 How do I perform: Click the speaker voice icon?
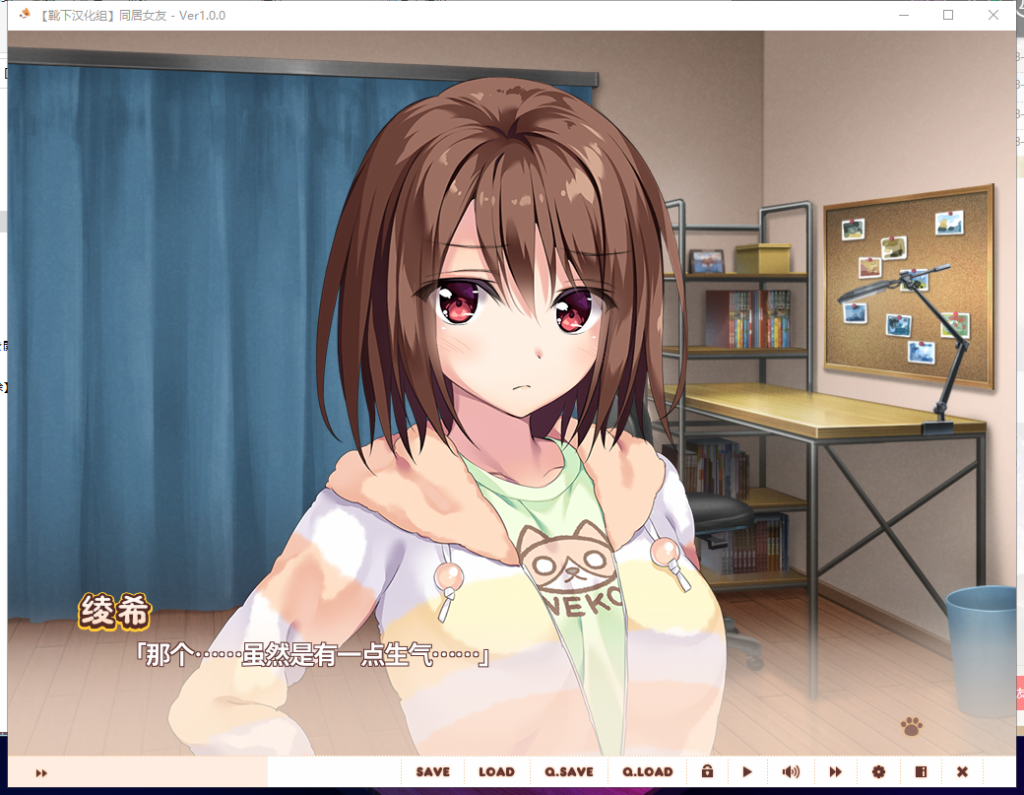tap(791, 772)
